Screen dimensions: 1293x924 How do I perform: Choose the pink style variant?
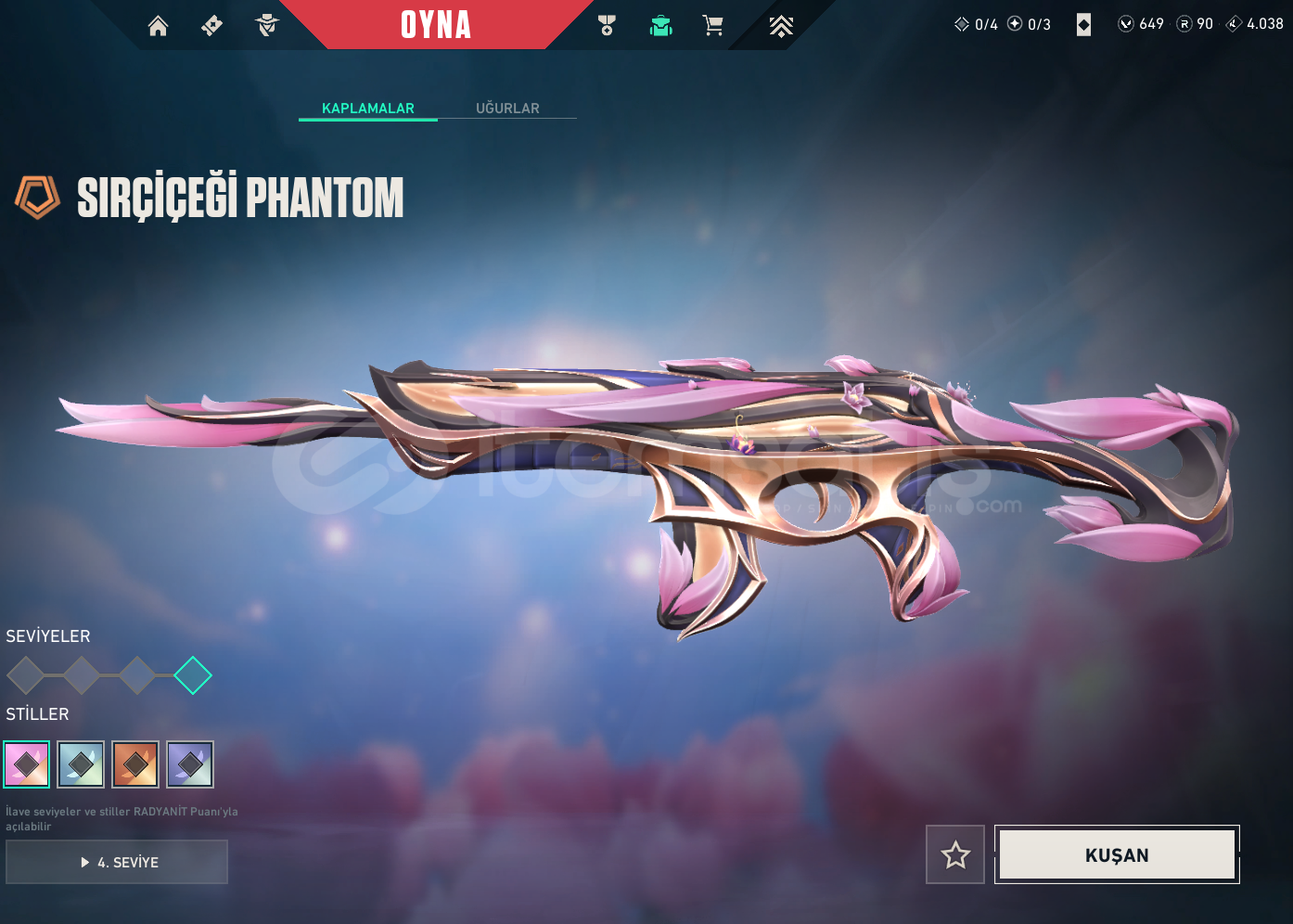(27, 764)
